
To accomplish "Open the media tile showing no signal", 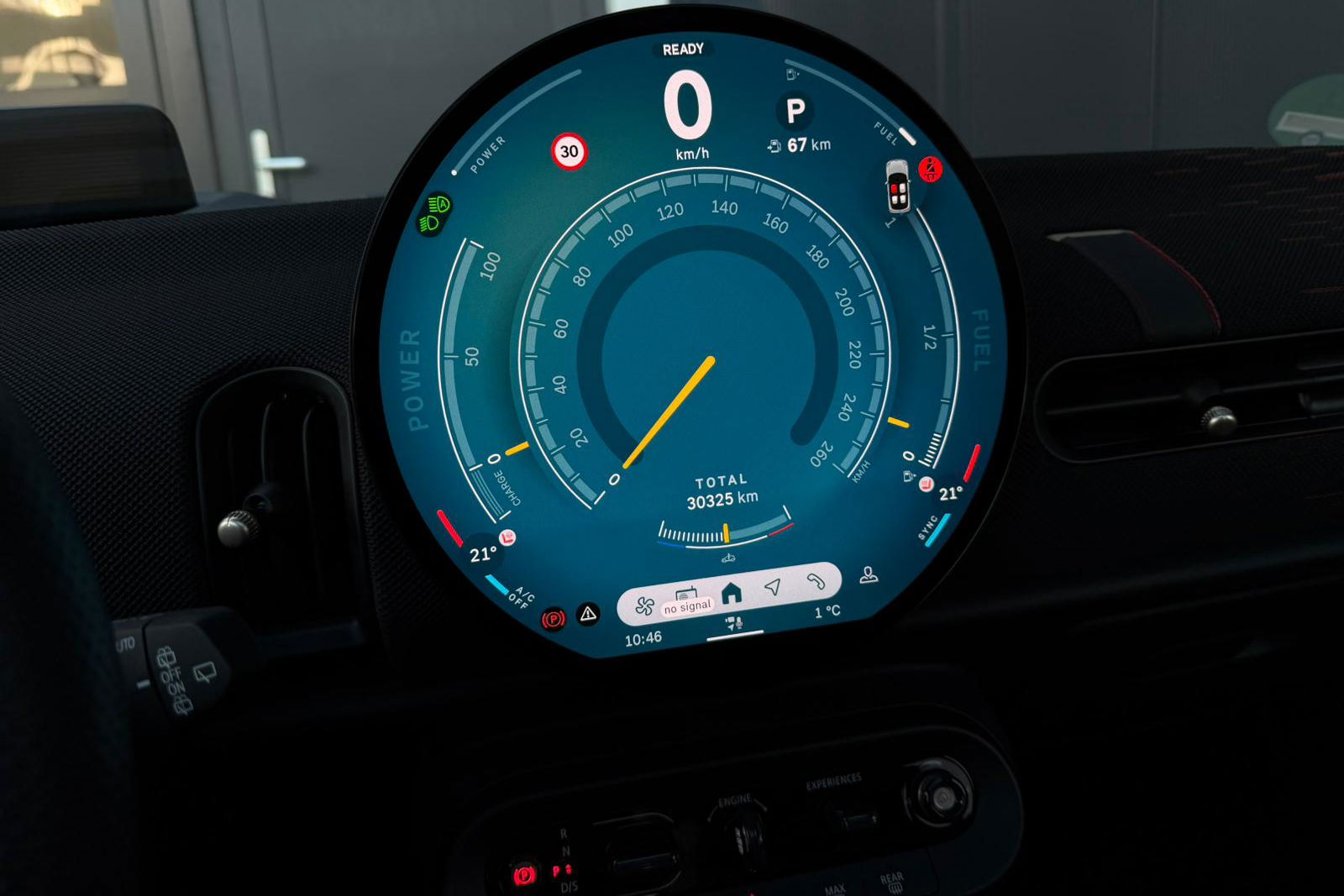I will (687, 601).
